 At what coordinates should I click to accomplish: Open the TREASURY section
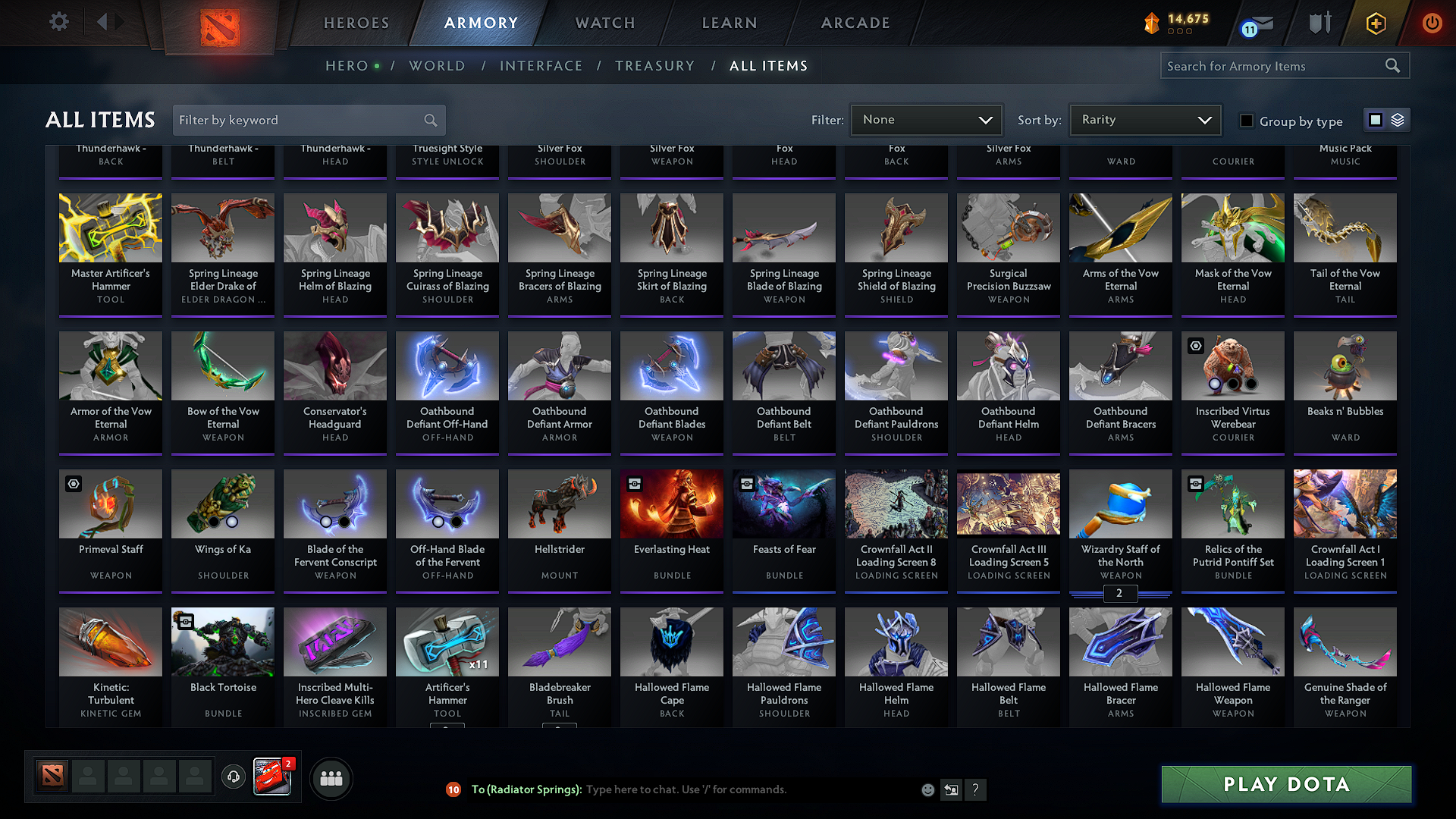pos(655,66)
